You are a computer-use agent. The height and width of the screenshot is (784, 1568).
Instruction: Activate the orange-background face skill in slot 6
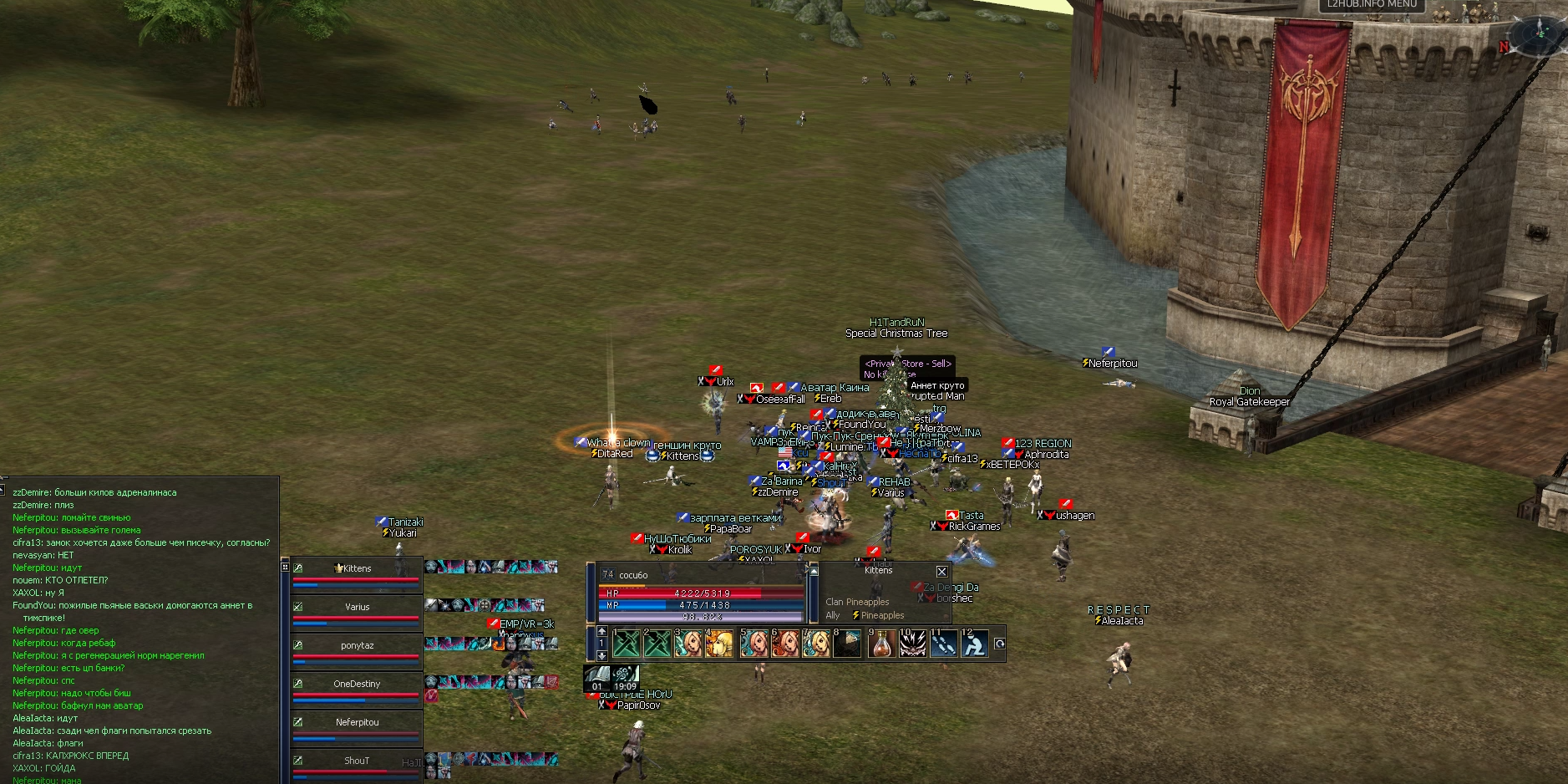(784, 644)
